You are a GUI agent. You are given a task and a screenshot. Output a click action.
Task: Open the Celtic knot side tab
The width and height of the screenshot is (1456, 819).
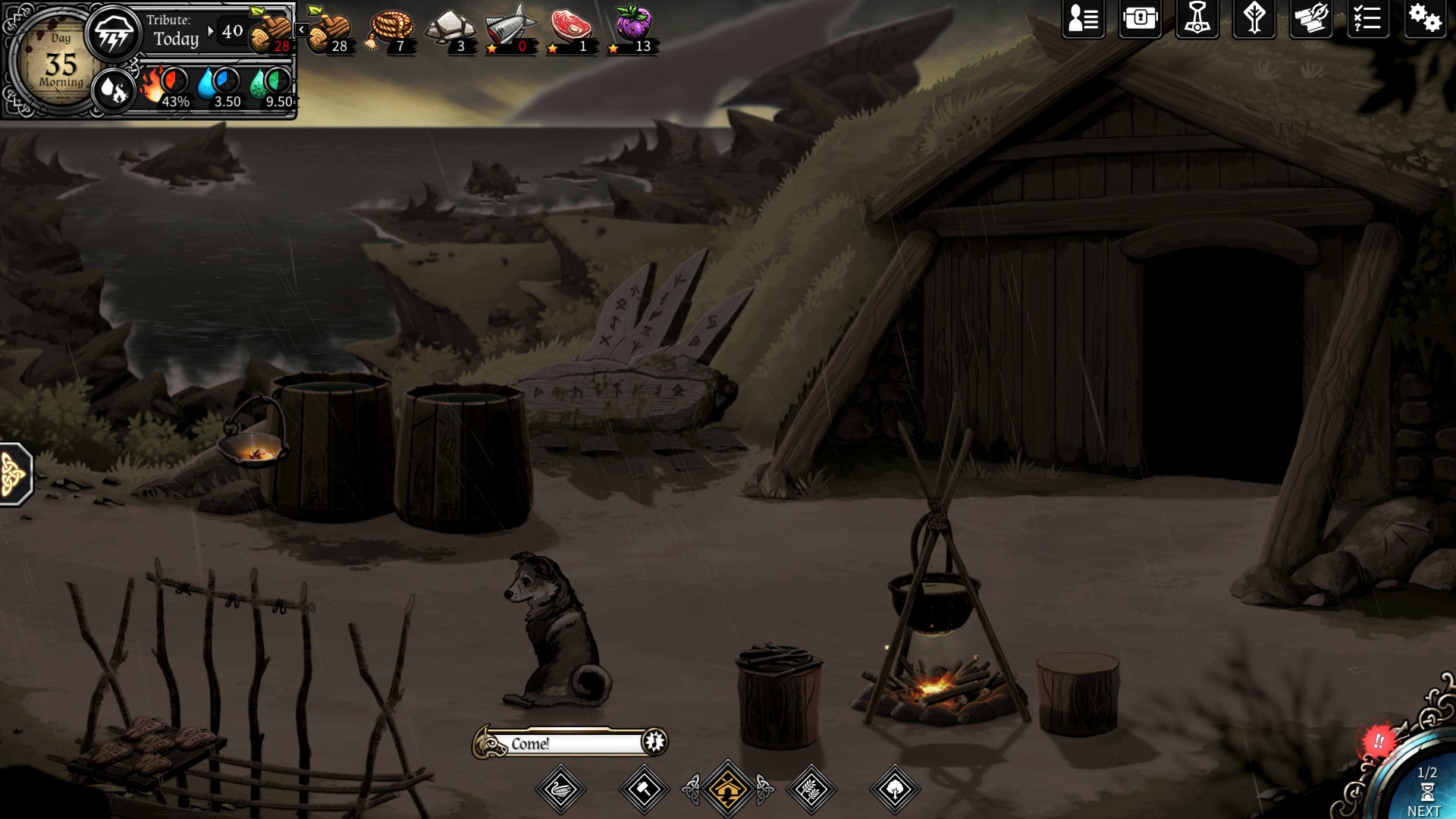14,475
